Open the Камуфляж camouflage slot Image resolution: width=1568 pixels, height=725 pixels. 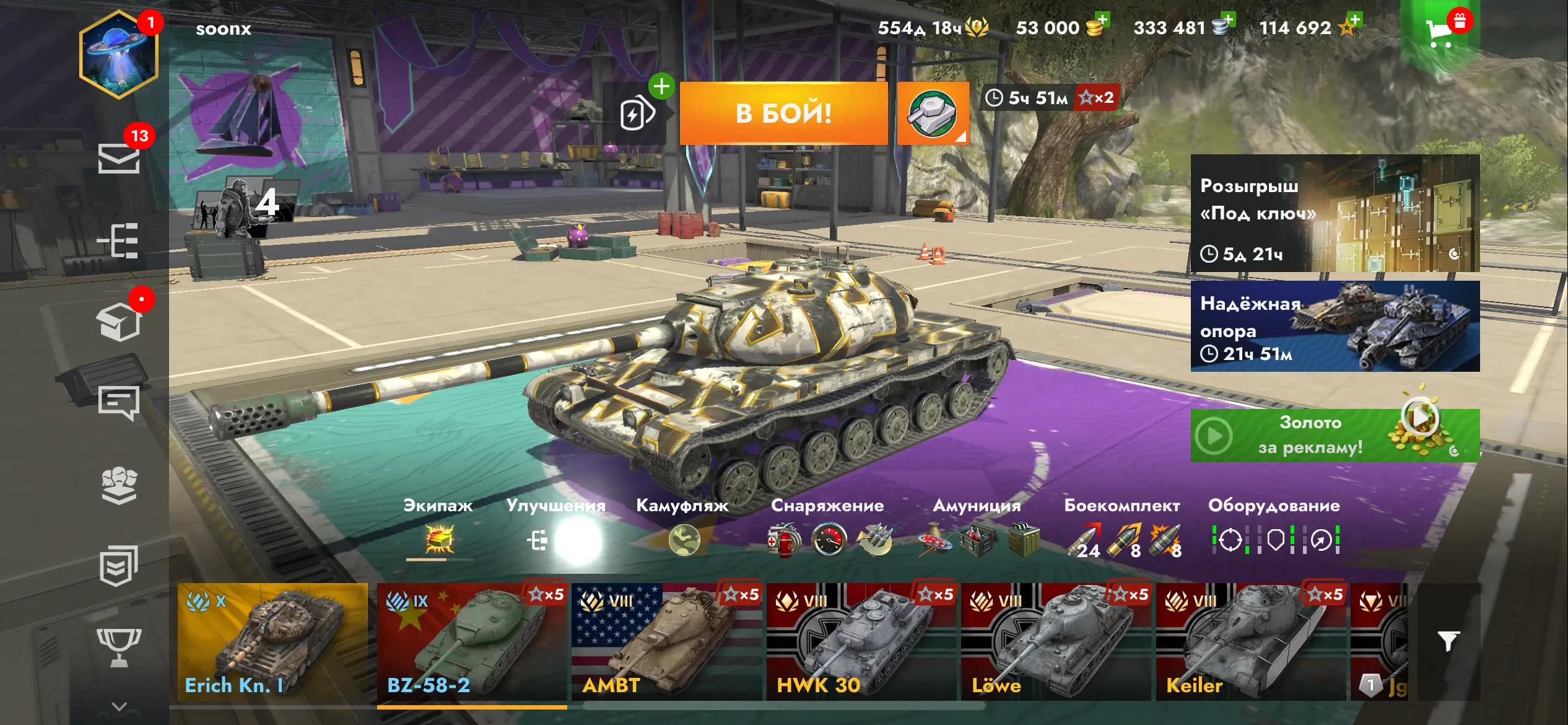(x=684, y=540)
